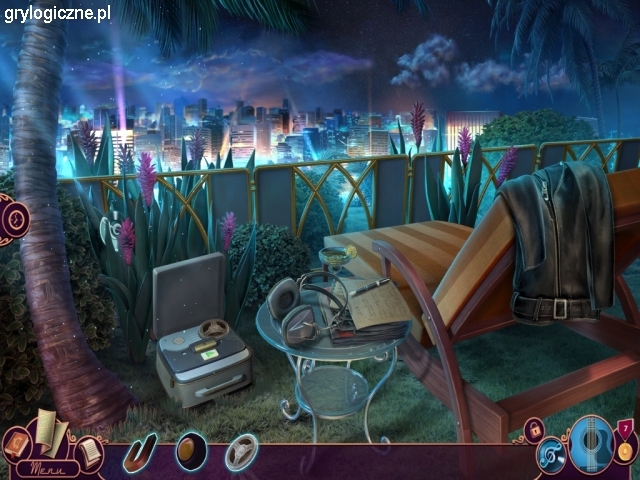Screen dimensions: 640x480
Task: Open the paper map pages icon
Action: [51, 431]
